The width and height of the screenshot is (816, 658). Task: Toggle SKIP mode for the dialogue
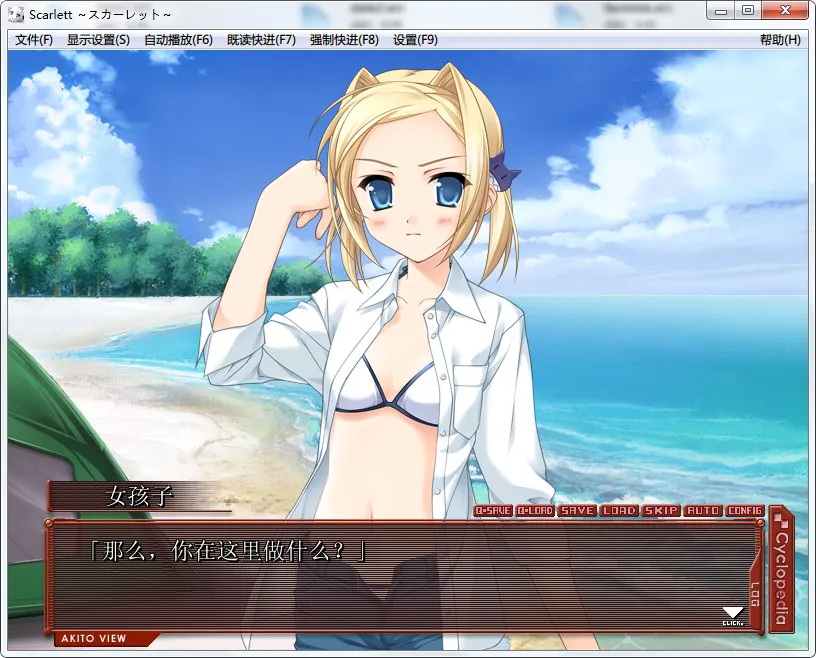tap(661, 511)
